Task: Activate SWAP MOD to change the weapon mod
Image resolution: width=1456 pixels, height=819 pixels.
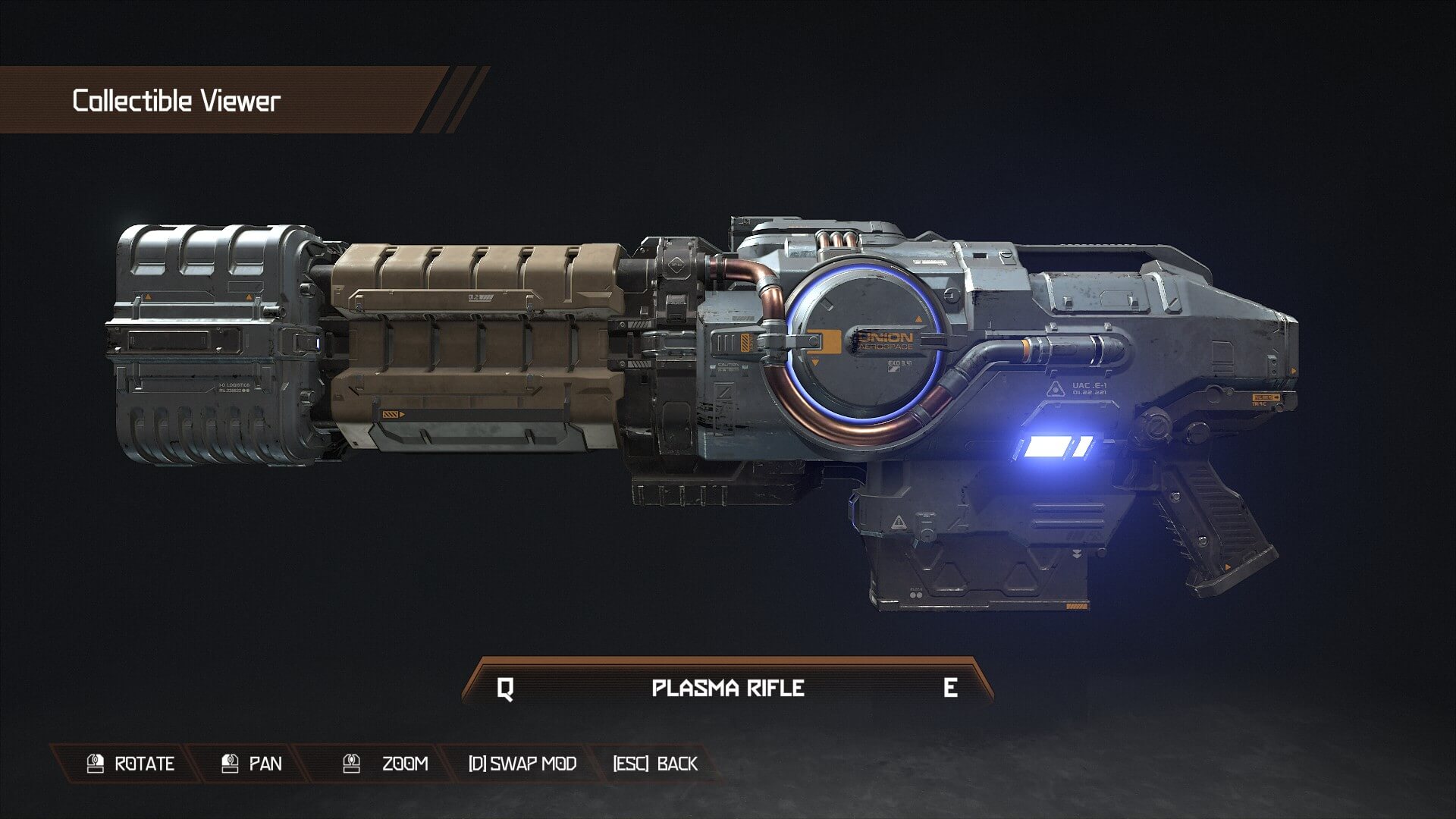Action: (521, 764)
